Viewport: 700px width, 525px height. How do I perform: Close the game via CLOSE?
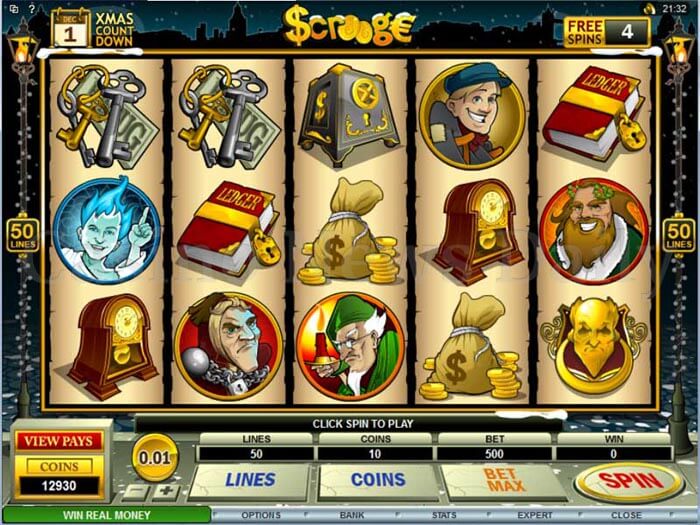(x=627, y=516)
